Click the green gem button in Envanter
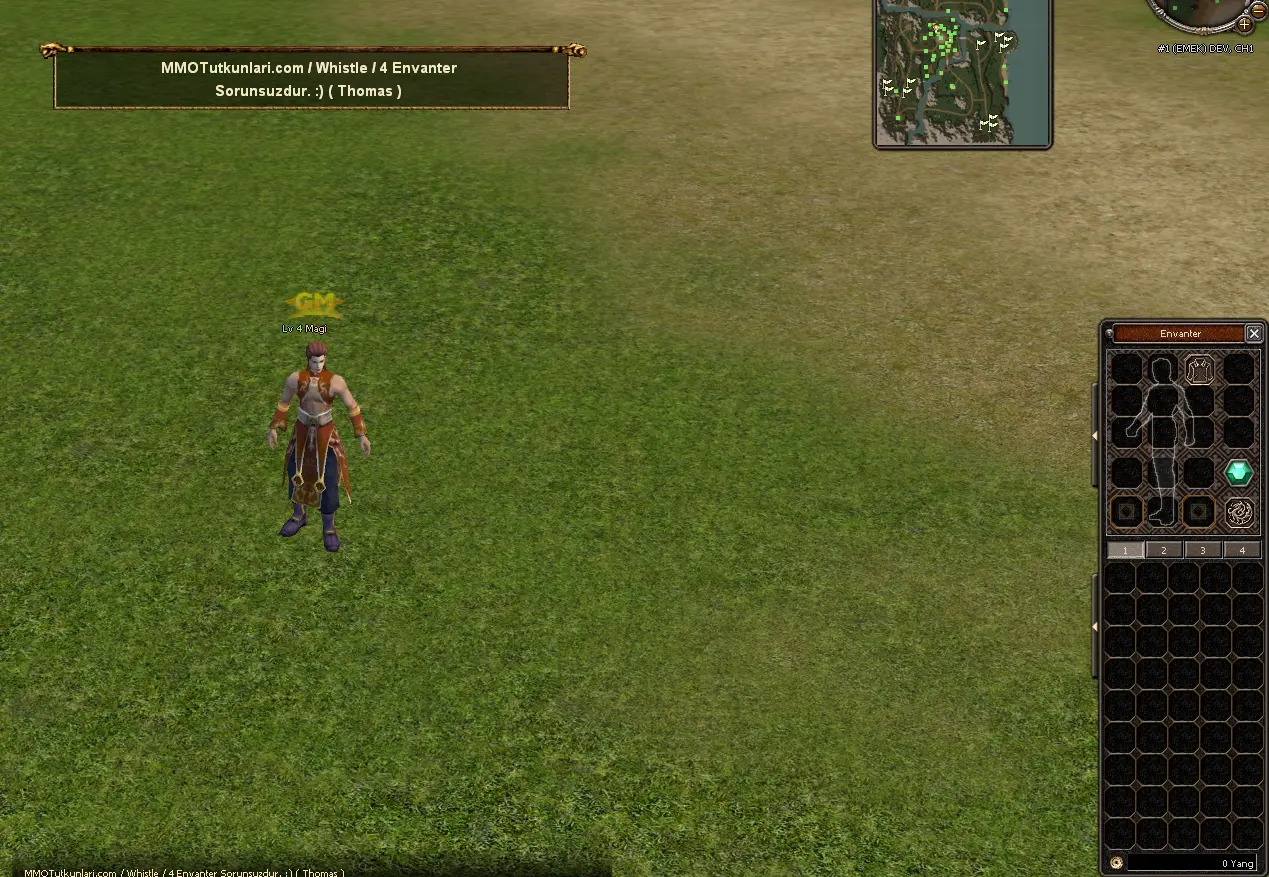This screenshot has height=877, width=1269. pyautogui.click(x=1239, y=473)
